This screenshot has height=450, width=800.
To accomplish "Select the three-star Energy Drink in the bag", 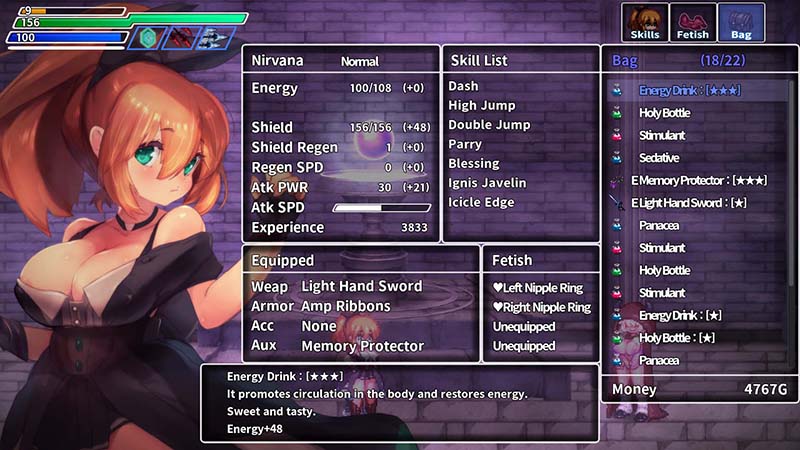I will tap(692, 91).
